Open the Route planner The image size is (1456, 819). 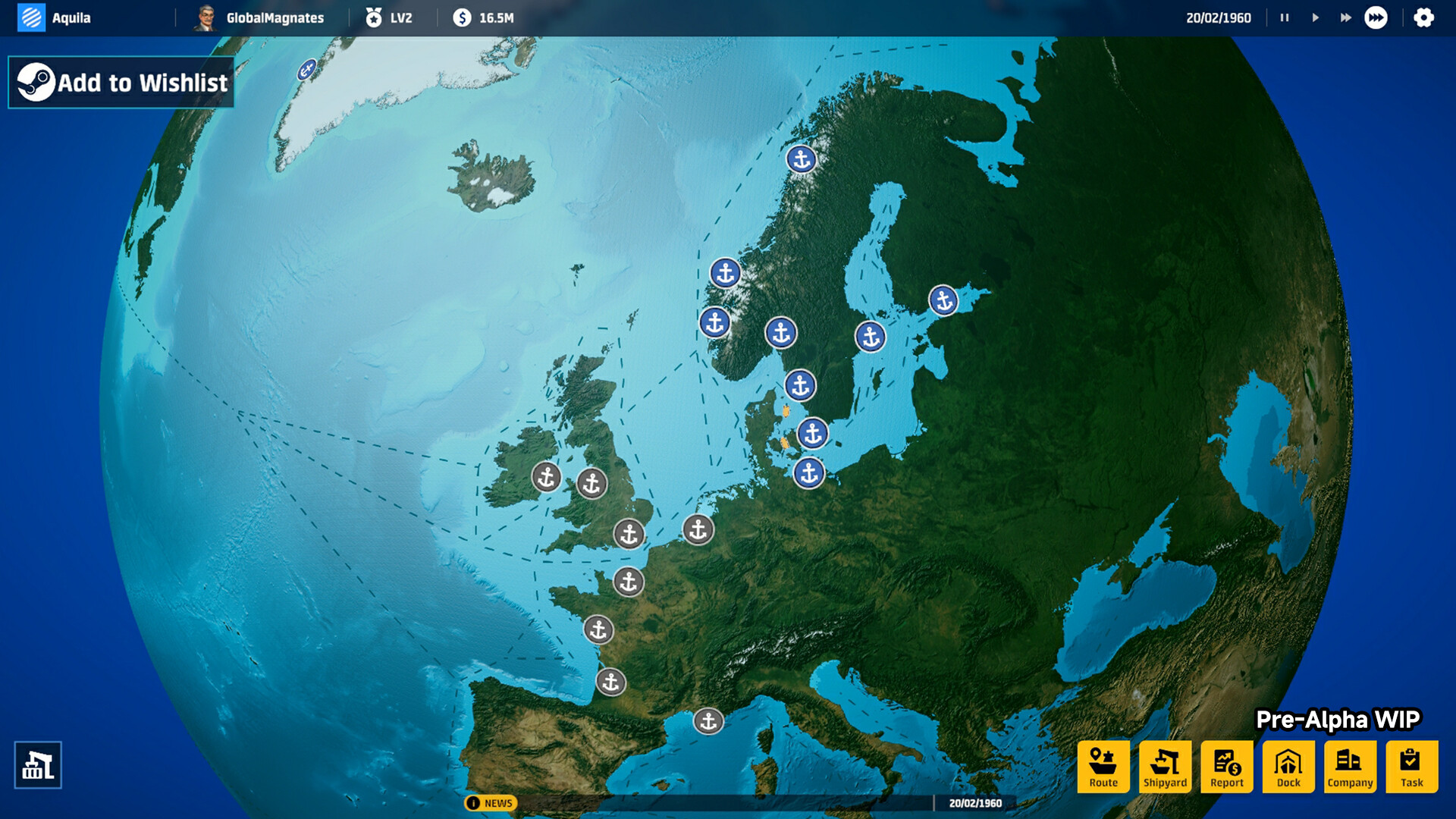pyautogui.click(x=1103, y=766)
